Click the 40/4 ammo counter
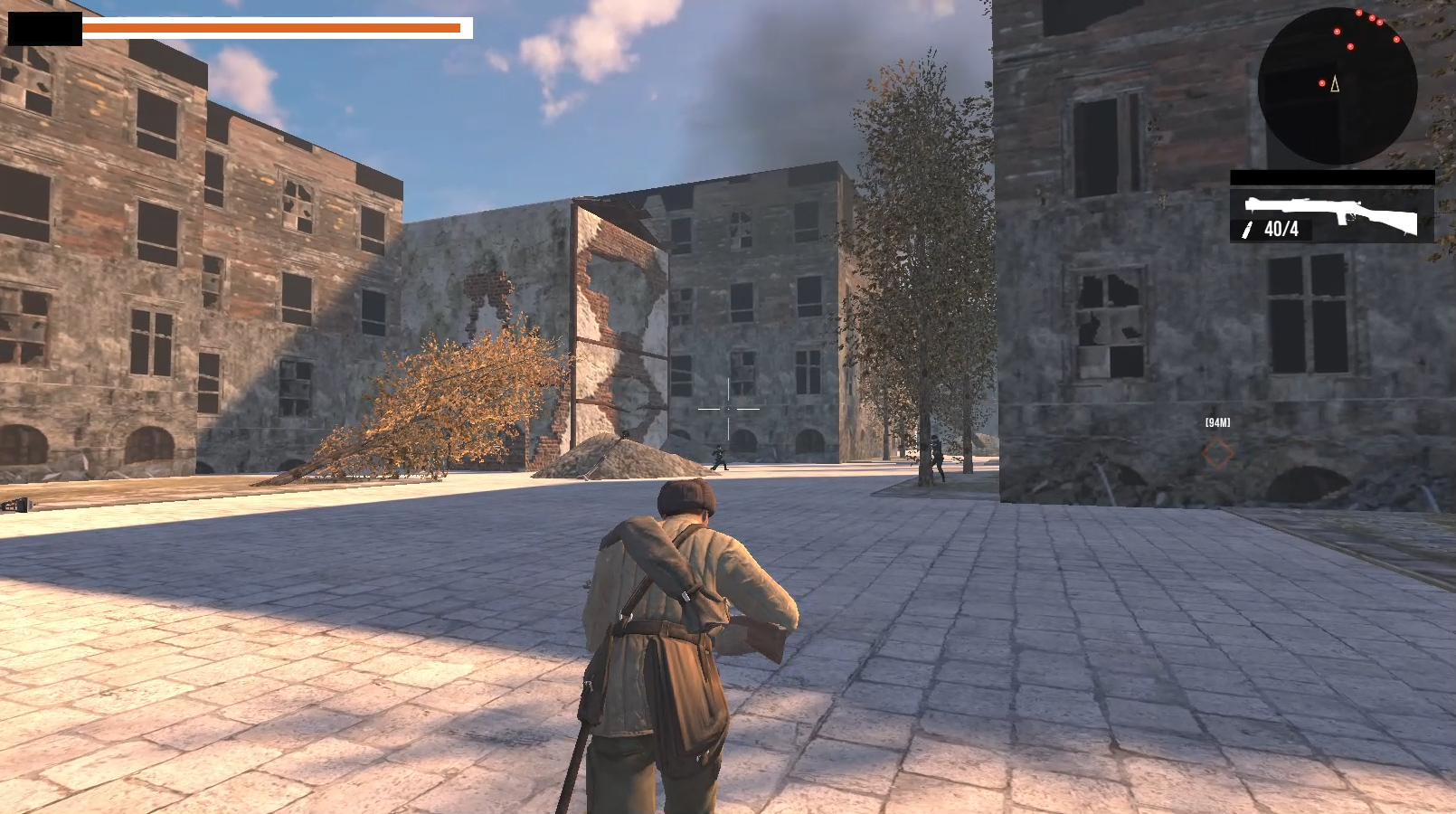 coord(1281,232)
